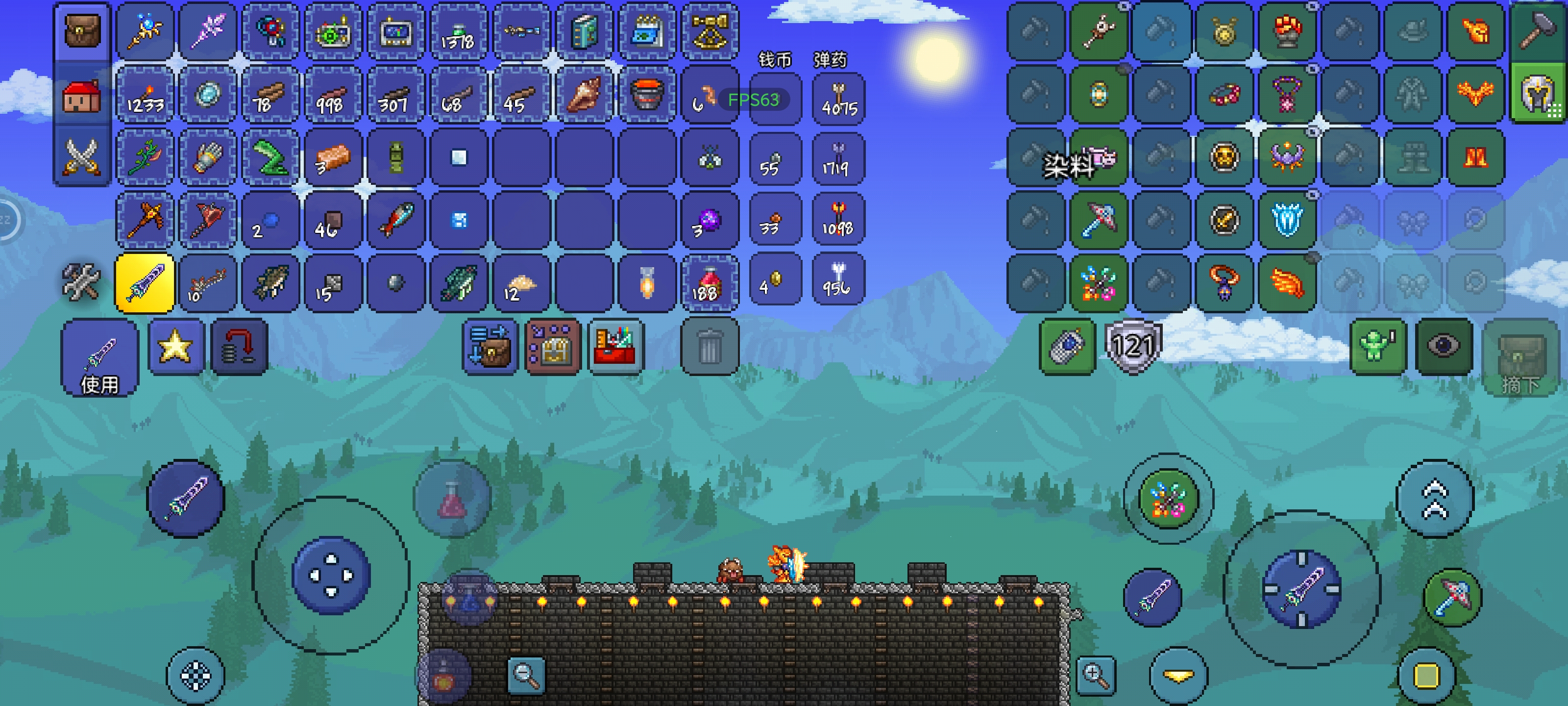Open the trash can slot
The image size is (1568, 706).
709,347
